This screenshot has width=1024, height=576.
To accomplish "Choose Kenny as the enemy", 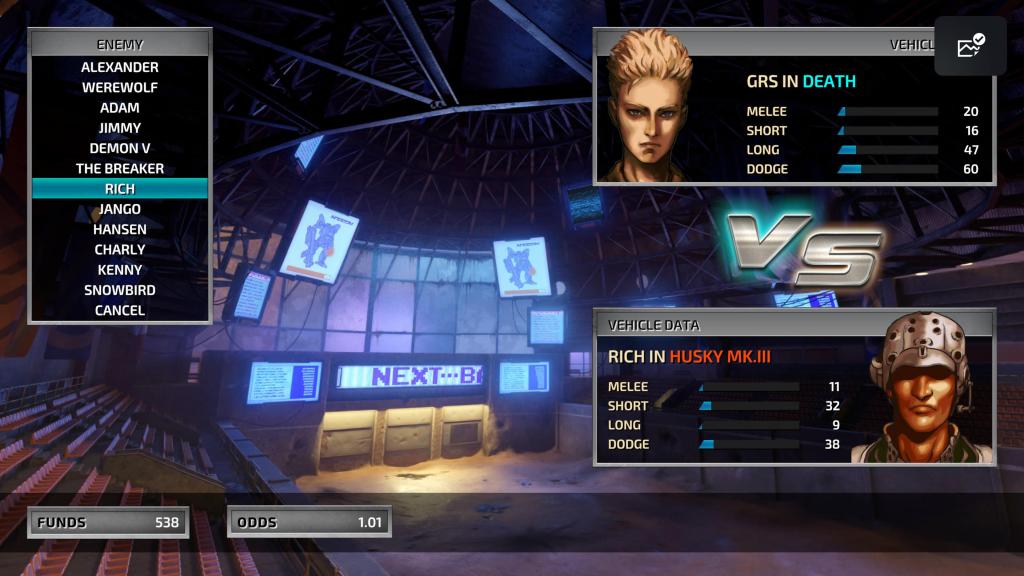I will (120, 270).
